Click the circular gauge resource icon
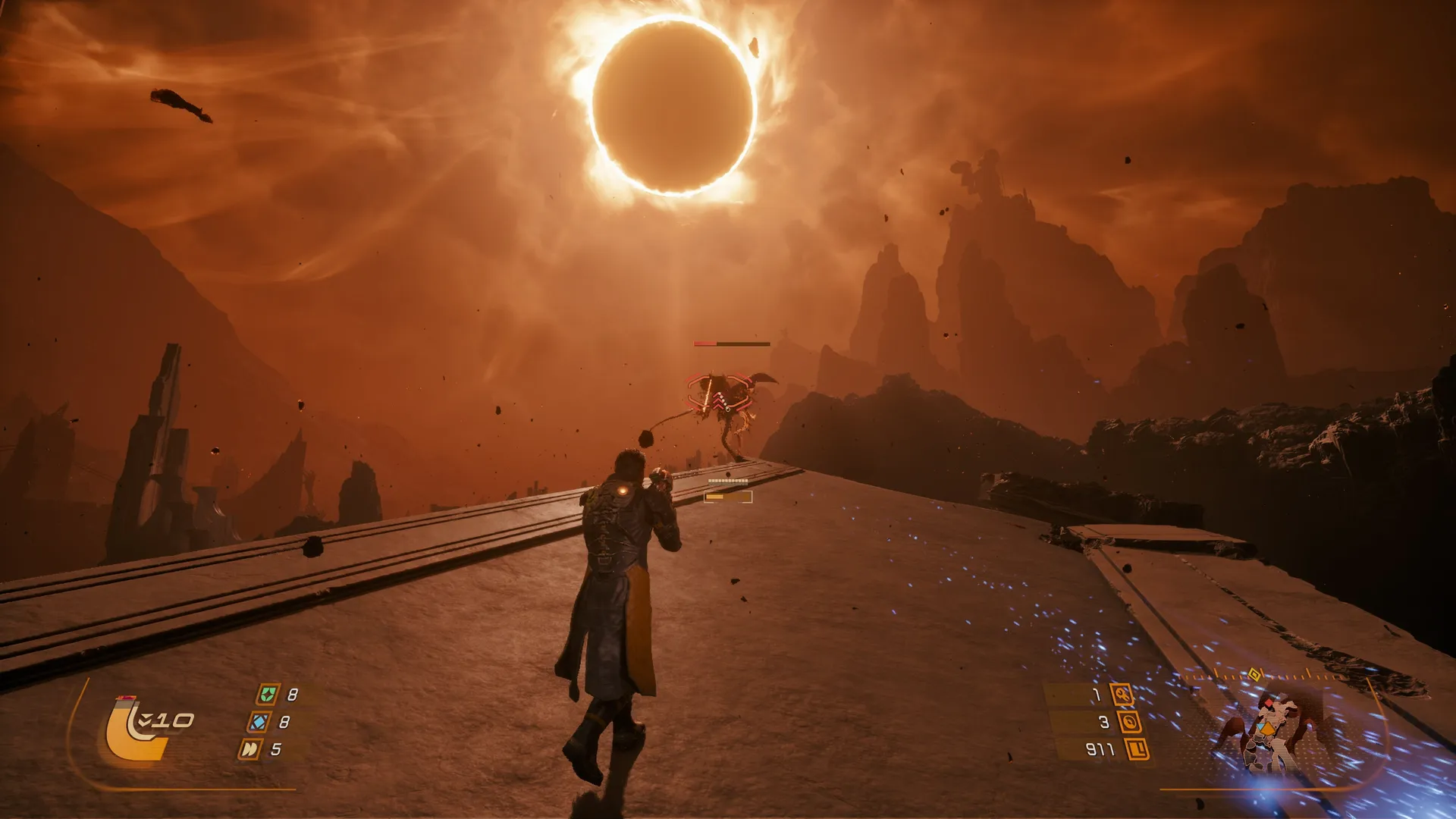 [1129, 722]
